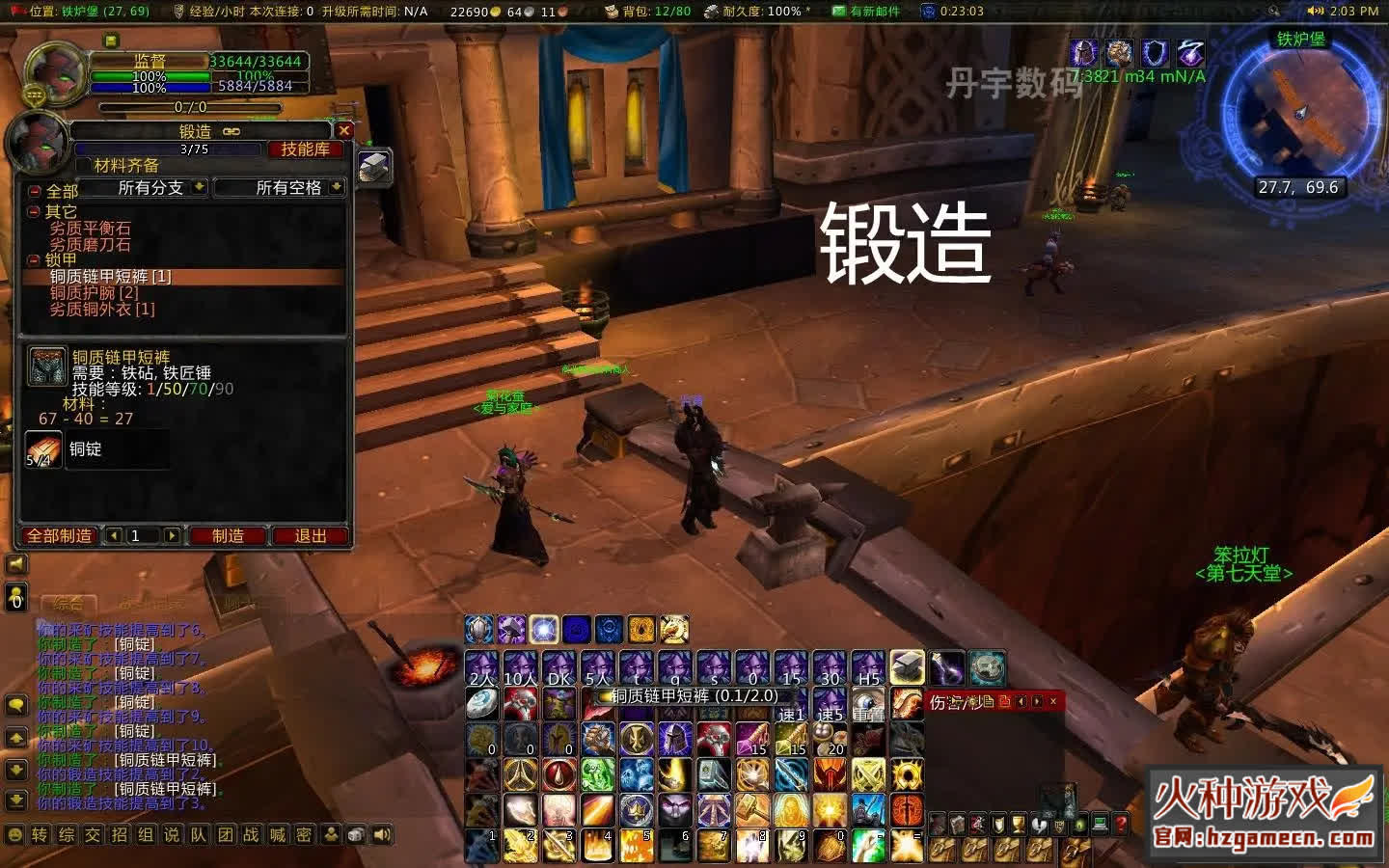Image resolution: width=1389 pixels, height=868 pixels.
Task: Click the anvil icon beside the 锻造 window
Action: pos(371,166)
